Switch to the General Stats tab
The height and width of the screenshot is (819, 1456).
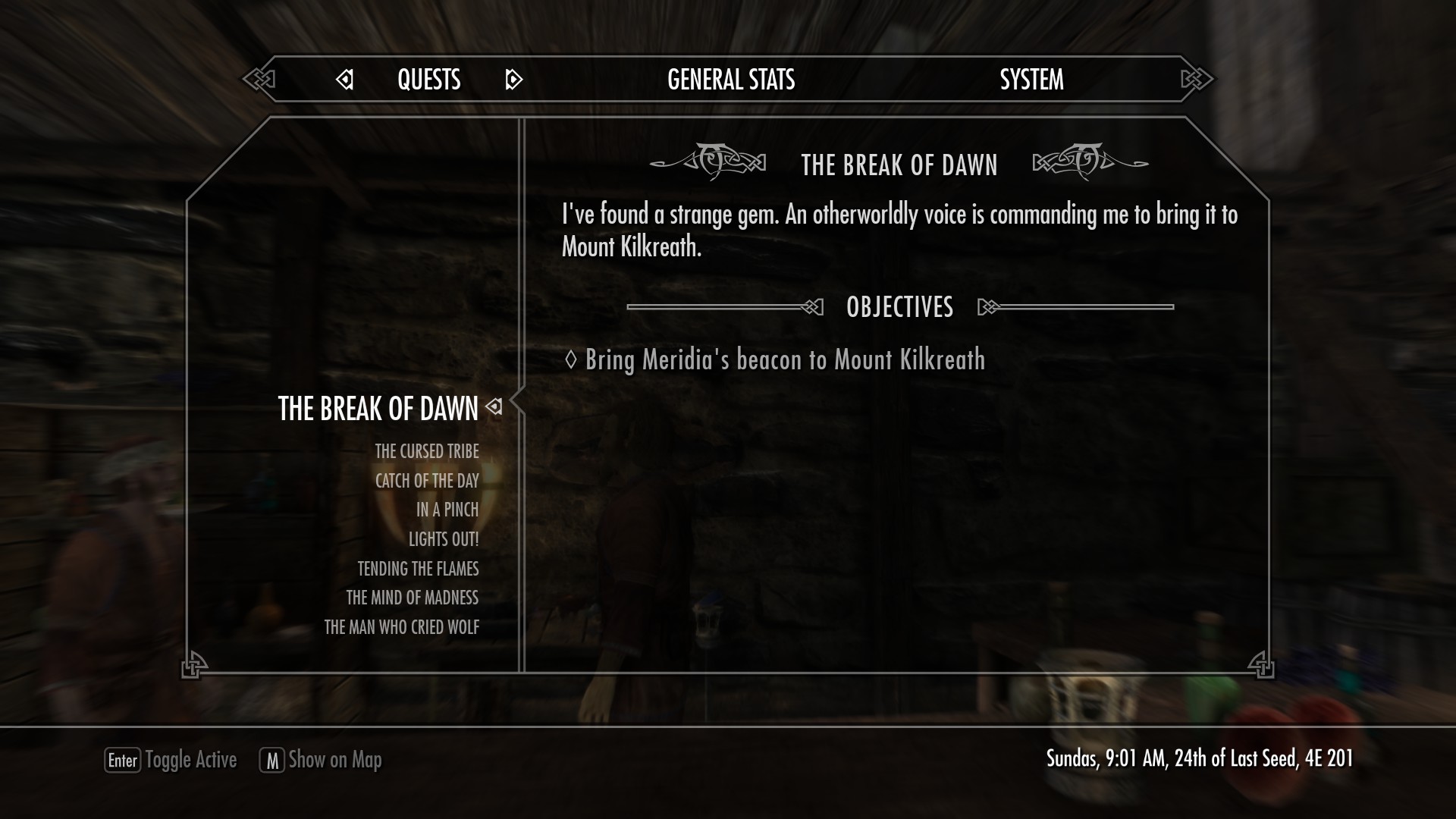click(x=730, y=80)
